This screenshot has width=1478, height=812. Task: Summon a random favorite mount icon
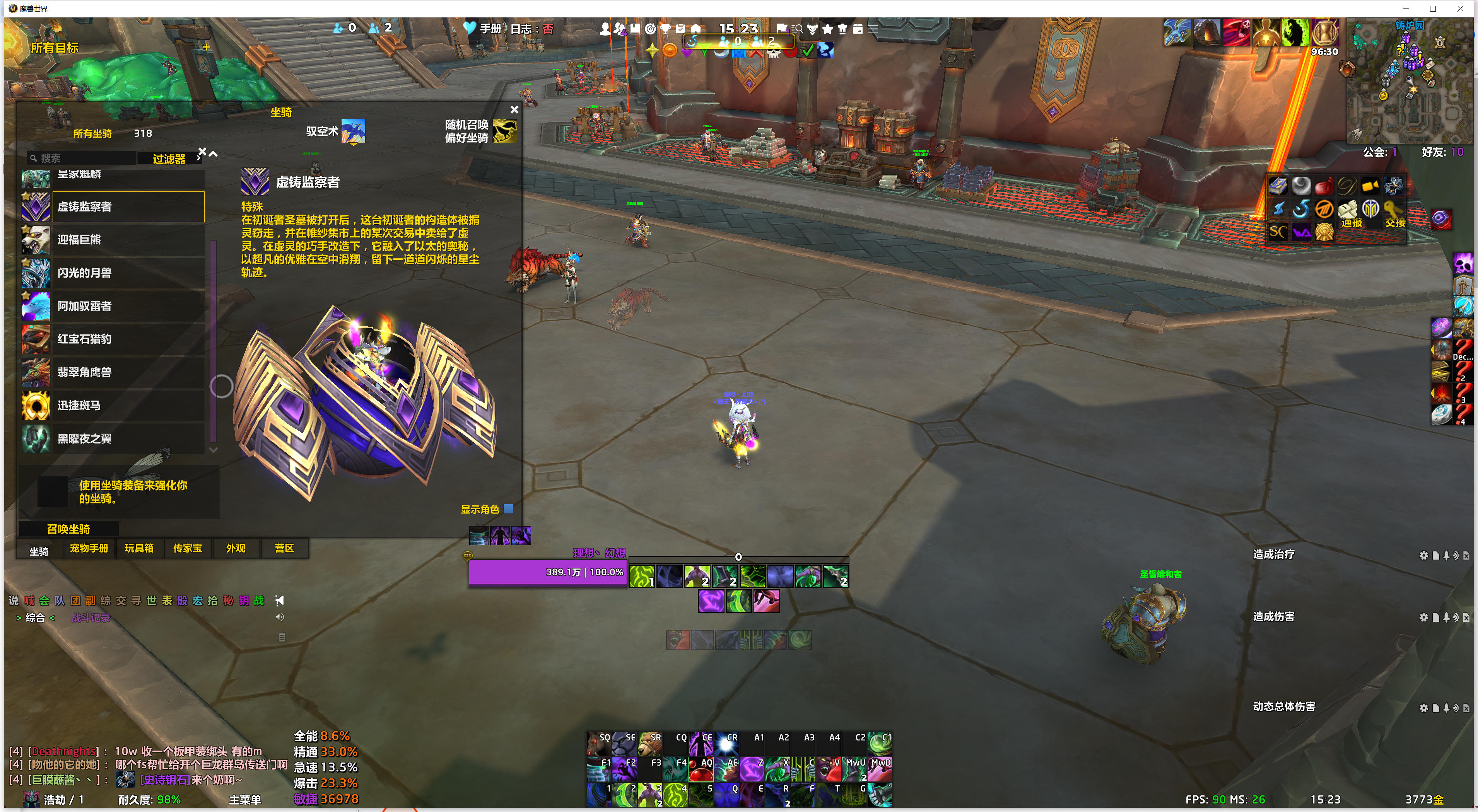click(504, 131)
